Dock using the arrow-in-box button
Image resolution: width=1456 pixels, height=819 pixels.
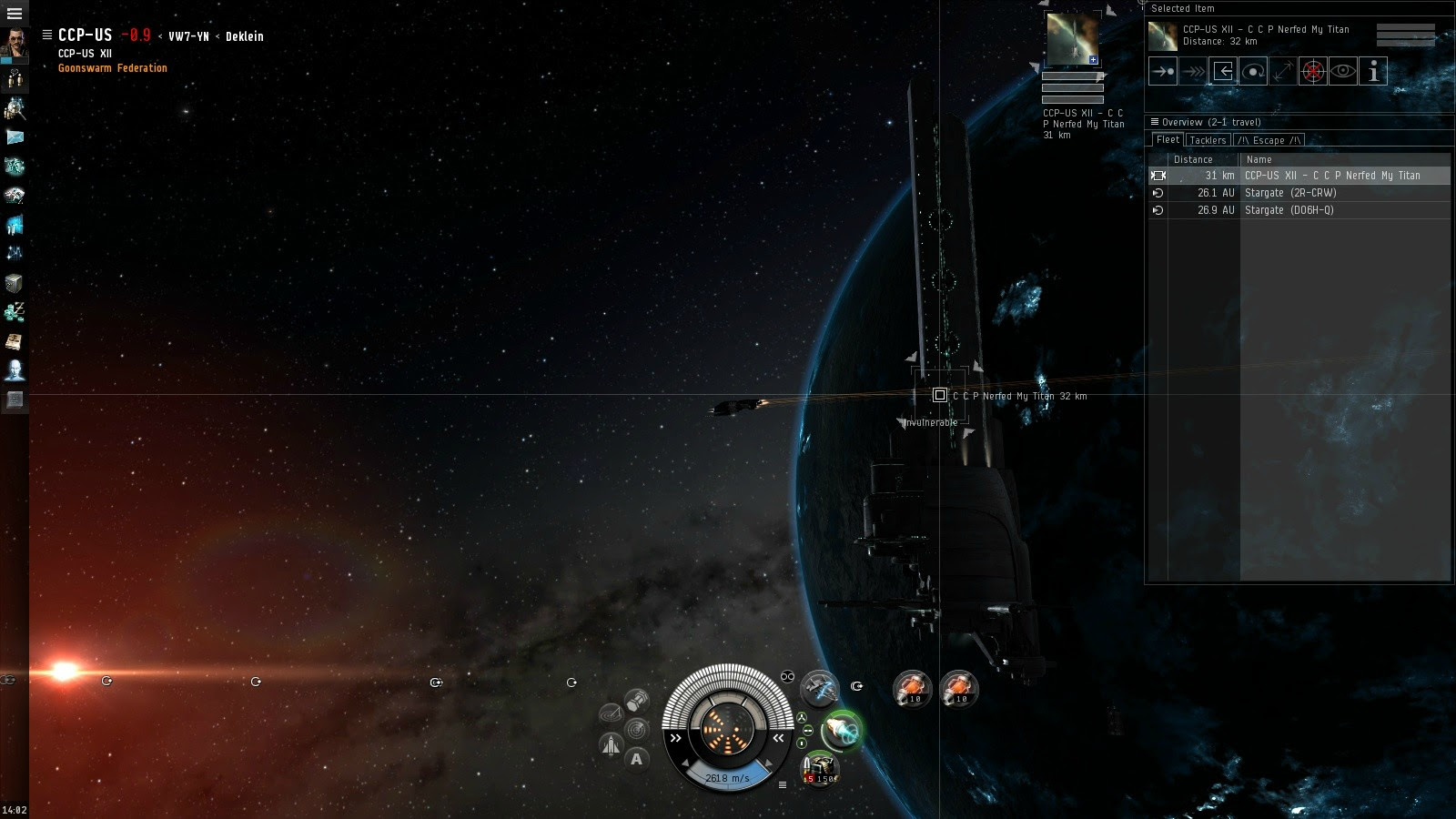coord(1223,71)
